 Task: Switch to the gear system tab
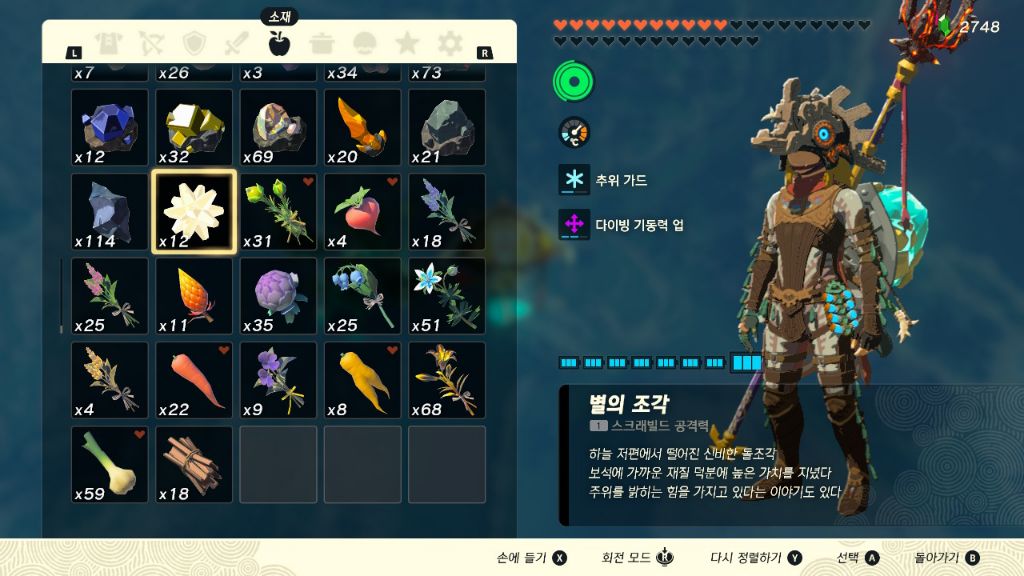[x=450, y=43]
